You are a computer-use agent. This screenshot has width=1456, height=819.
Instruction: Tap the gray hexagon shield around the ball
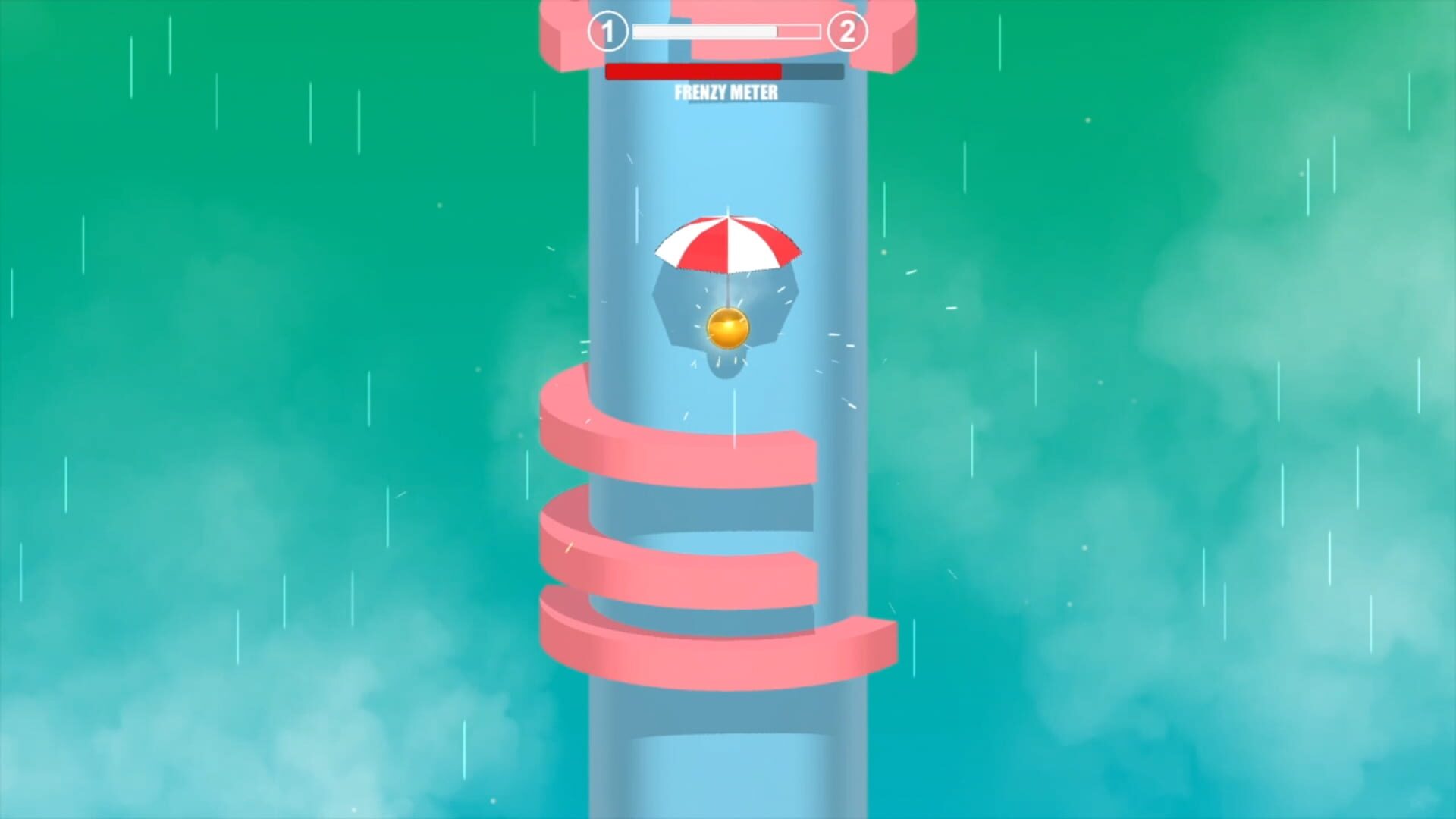point(675,303)
